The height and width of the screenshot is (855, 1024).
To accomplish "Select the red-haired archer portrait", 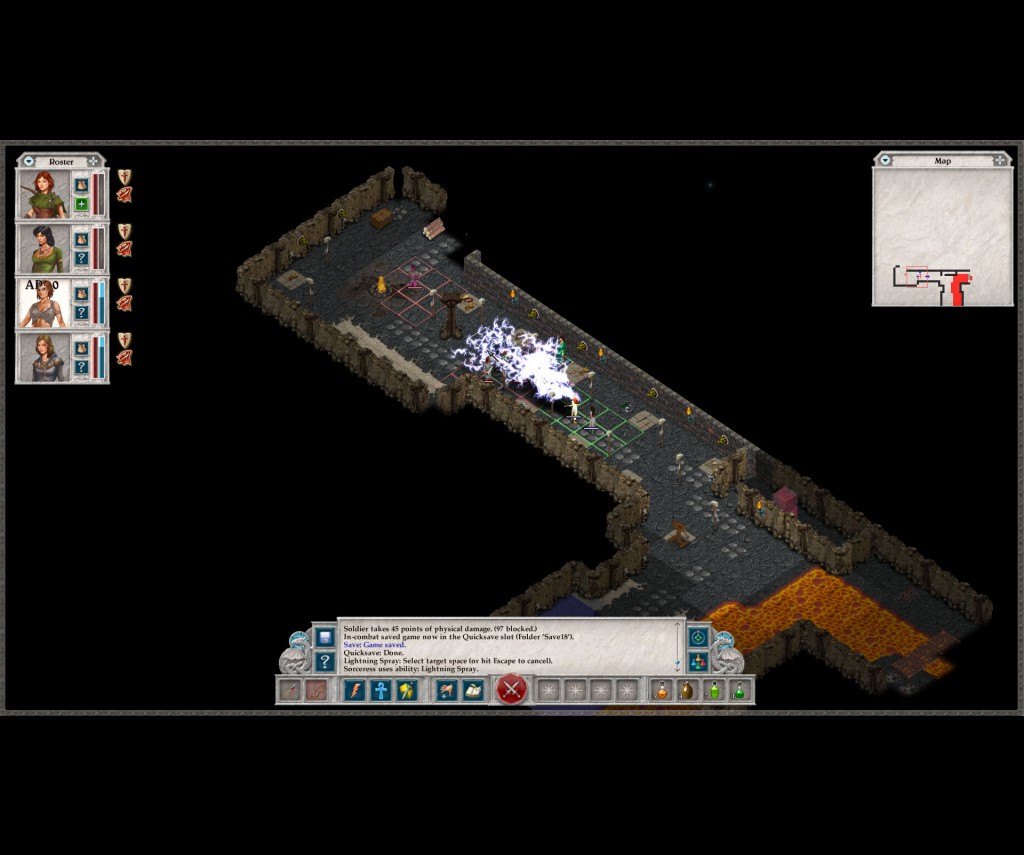I will pyautogui.click(x=44, y=194).
